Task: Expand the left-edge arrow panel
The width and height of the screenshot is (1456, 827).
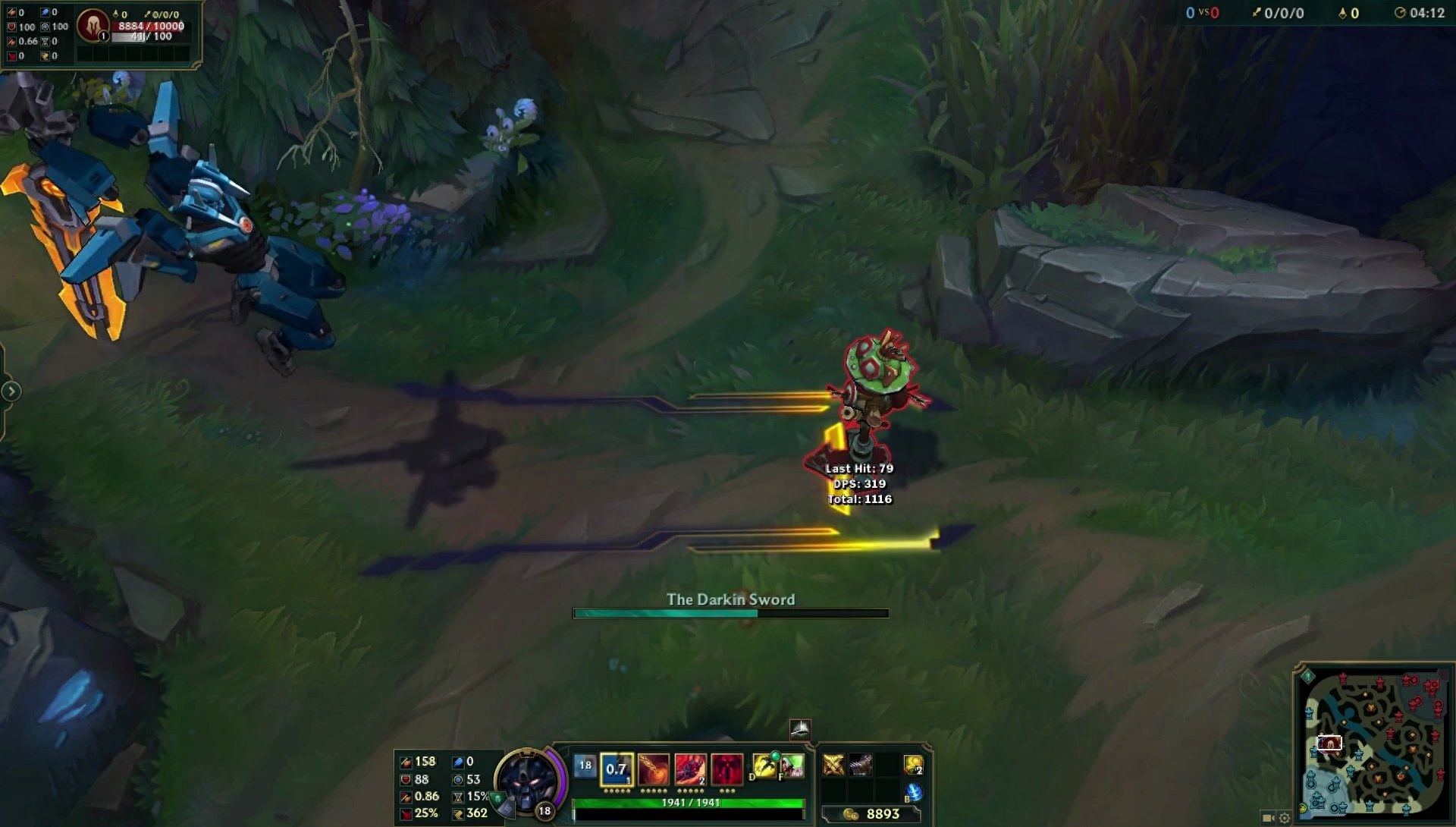Action: pyautogui.click(x=11, y=391)
